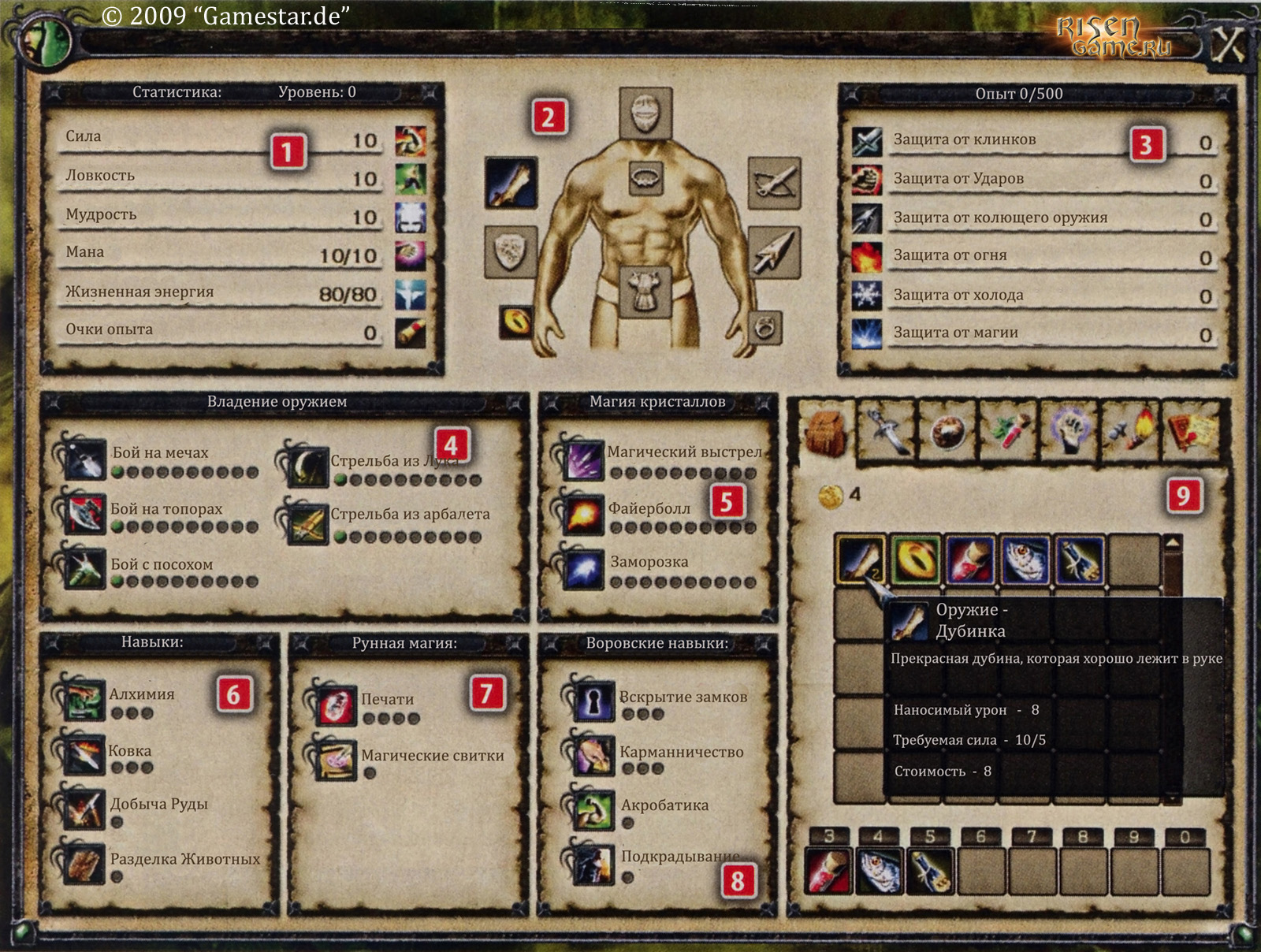Switch to the hammer and torch tab

1131,431
